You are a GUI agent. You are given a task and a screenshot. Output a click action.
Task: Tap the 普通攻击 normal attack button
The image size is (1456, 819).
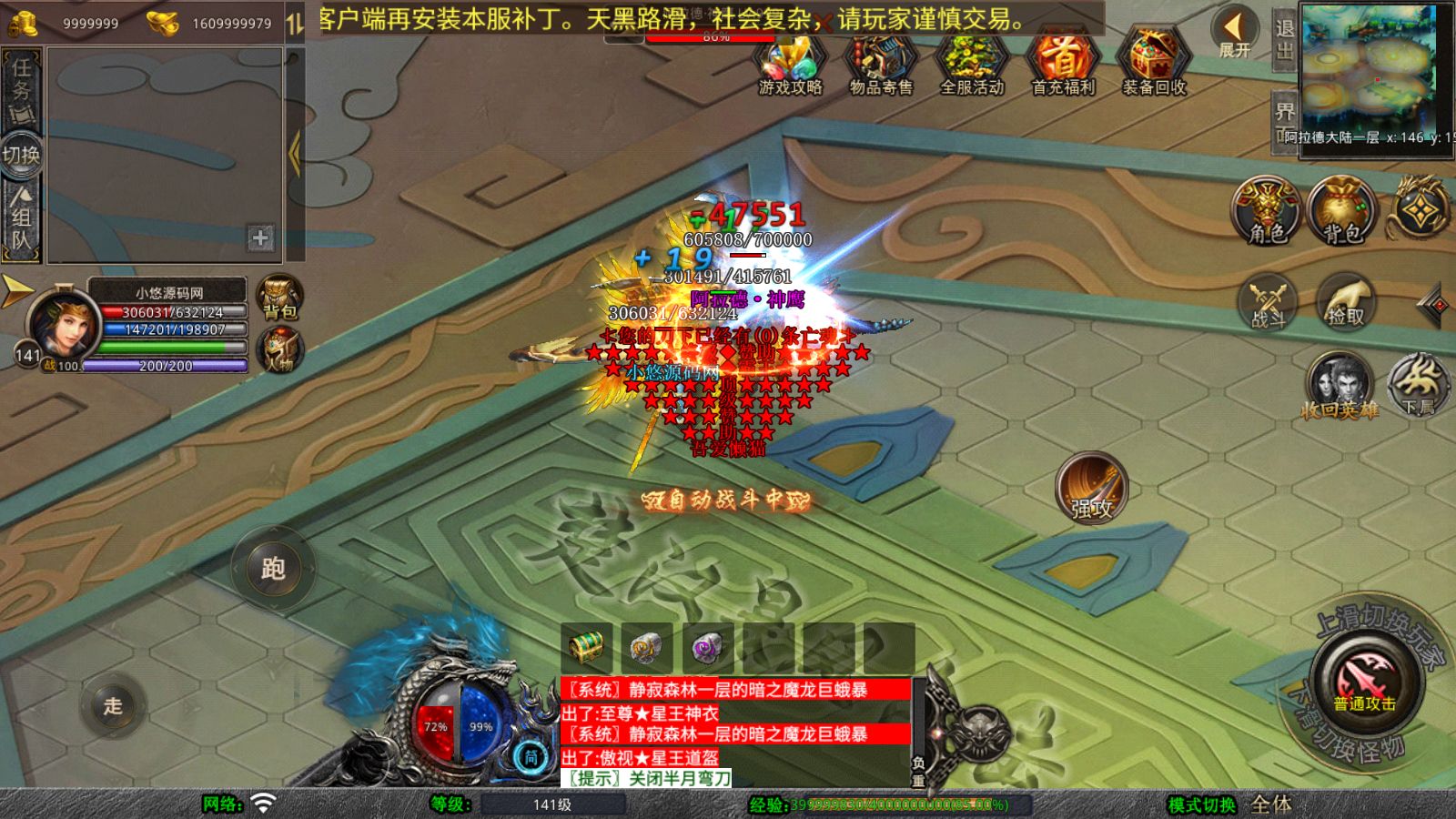pos(1364,681)
